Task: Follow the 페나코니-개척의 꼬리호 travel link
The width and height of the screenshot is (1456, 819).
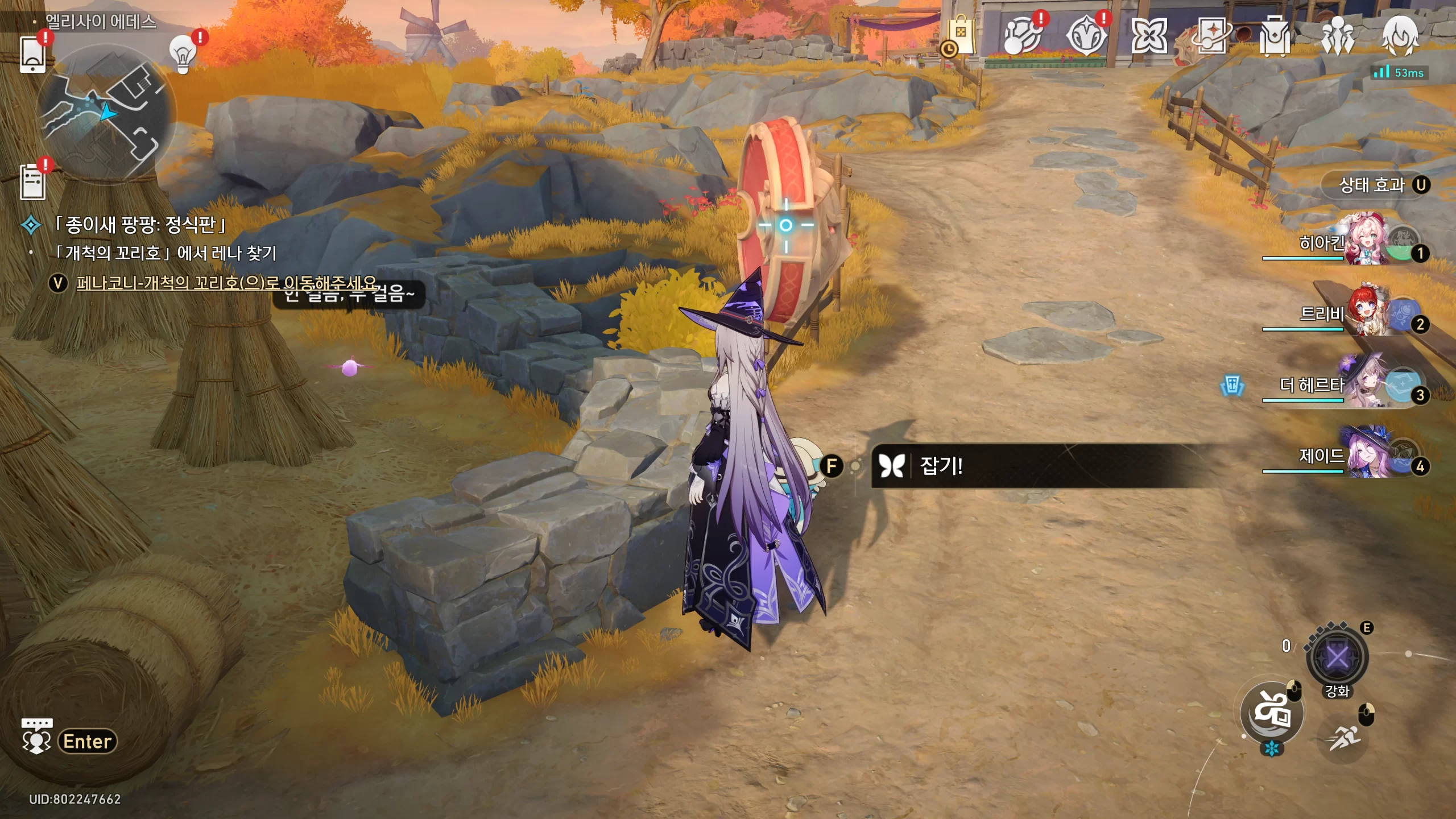Action: click(x=226, y=283)
